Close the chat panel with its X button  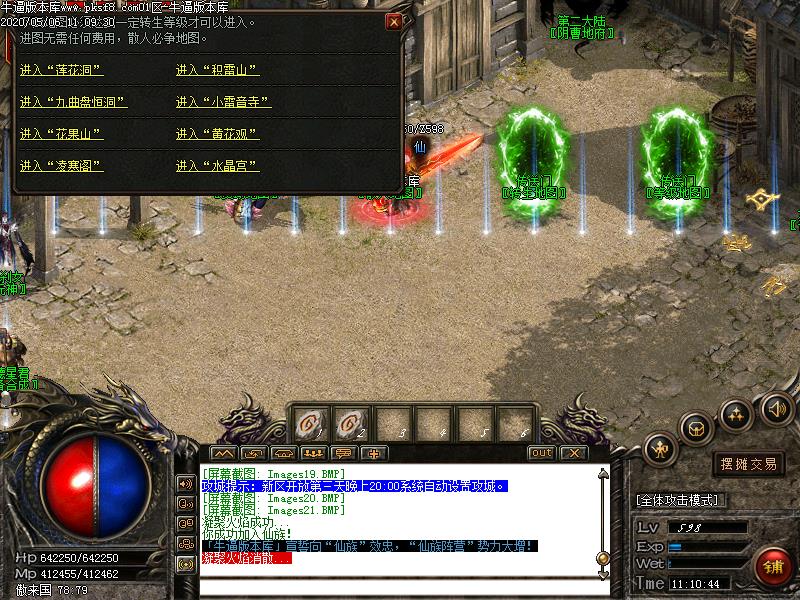(571, 453)
